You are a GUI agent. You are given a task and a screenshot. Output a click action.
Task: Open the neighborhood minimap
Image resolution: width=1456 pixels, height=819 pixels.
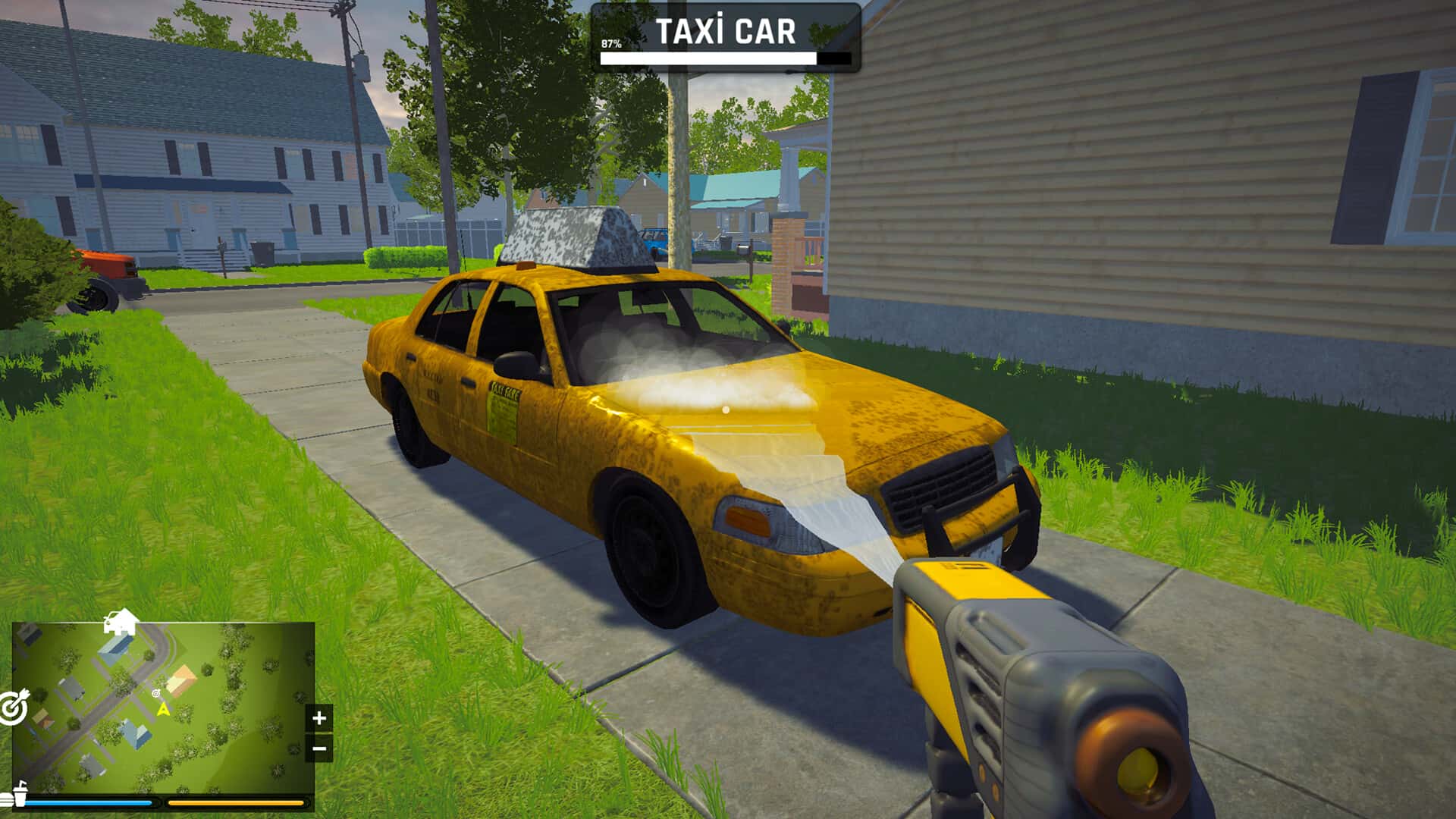click(163, 707)
